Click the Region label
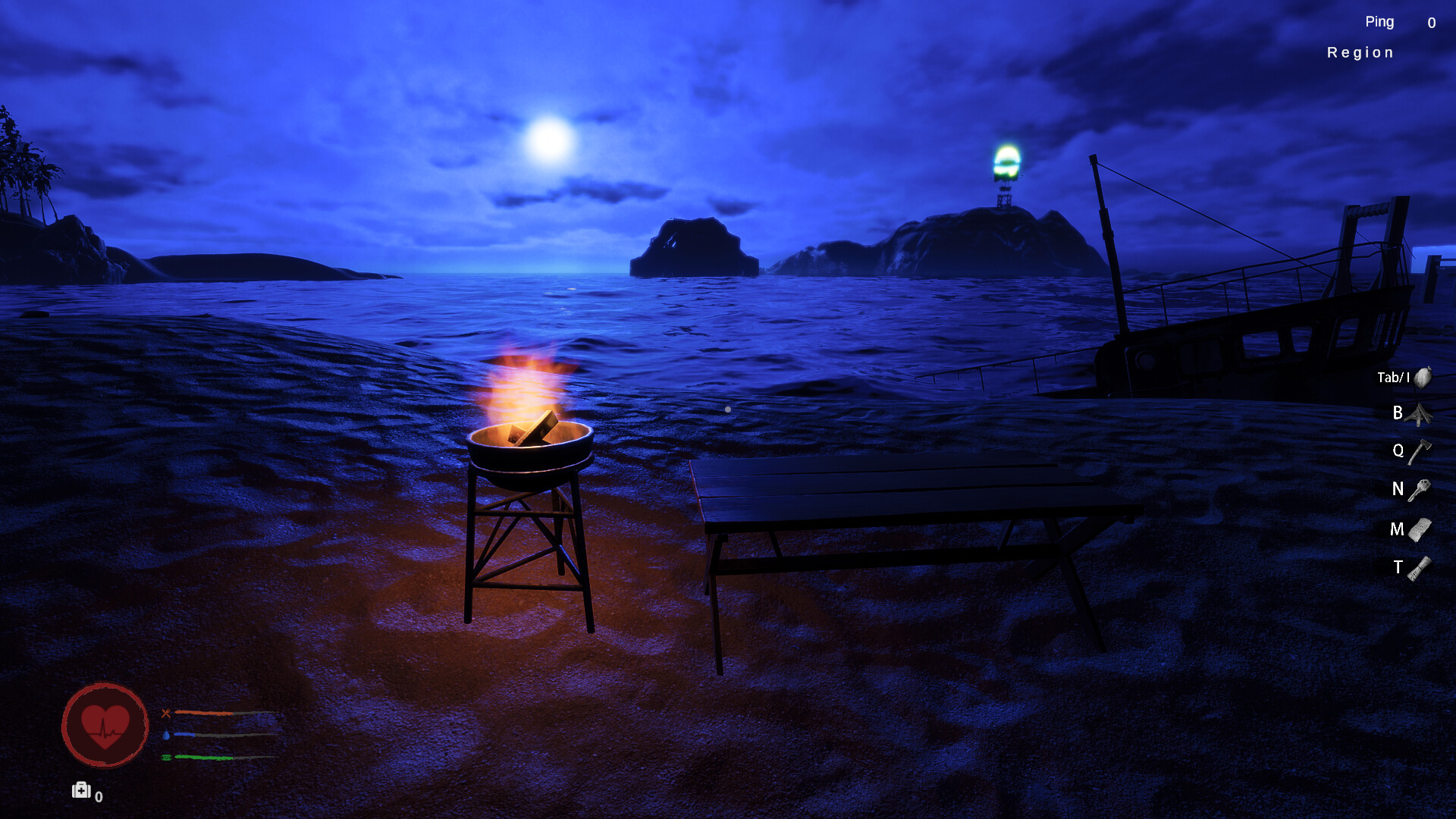Screen dimensions: 1456x819 tap(1360, 52)
